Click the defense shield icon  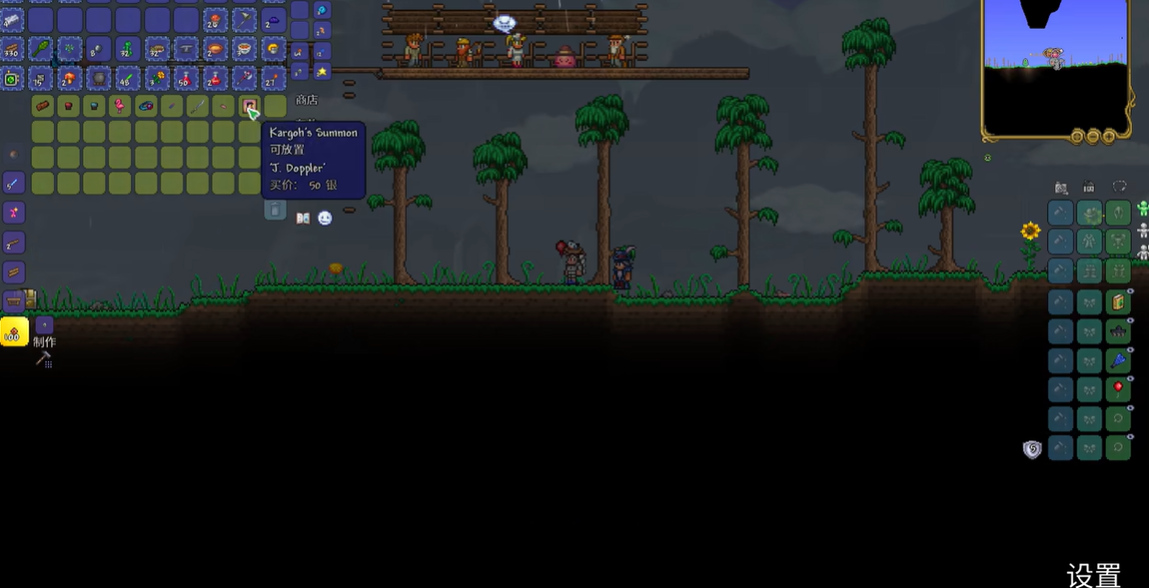click(1032, 450)
